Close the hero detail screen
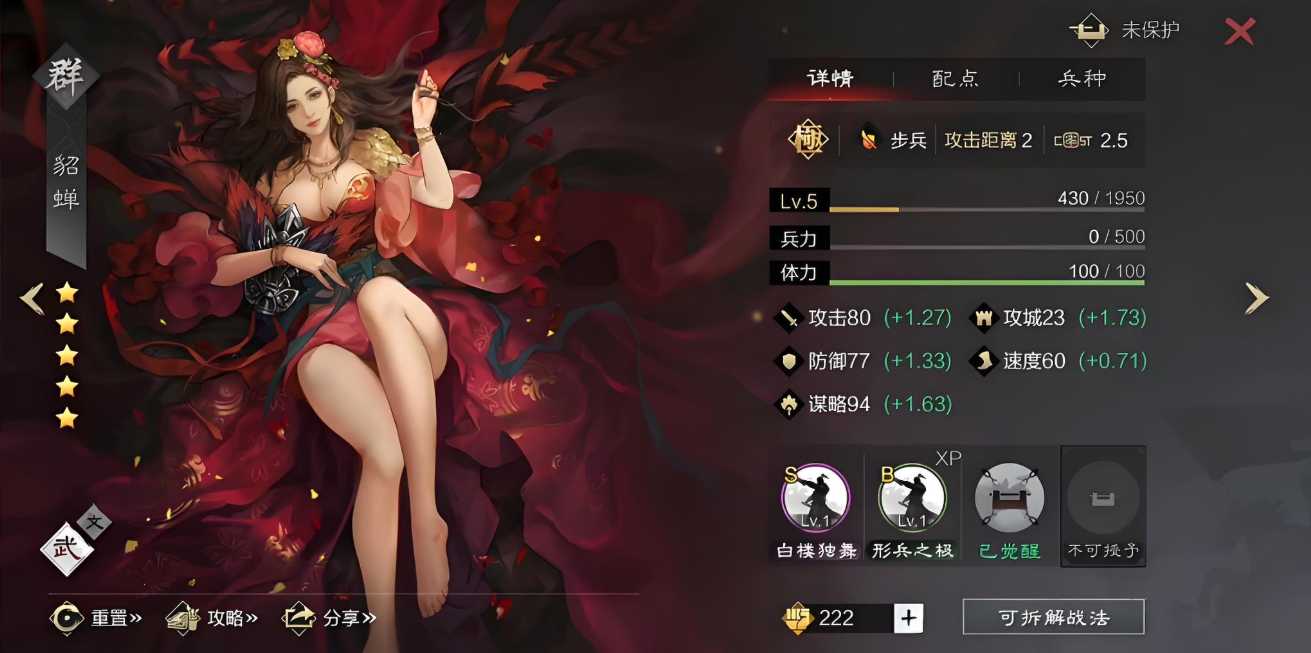1311x653 pixels. click(1239, 31)
